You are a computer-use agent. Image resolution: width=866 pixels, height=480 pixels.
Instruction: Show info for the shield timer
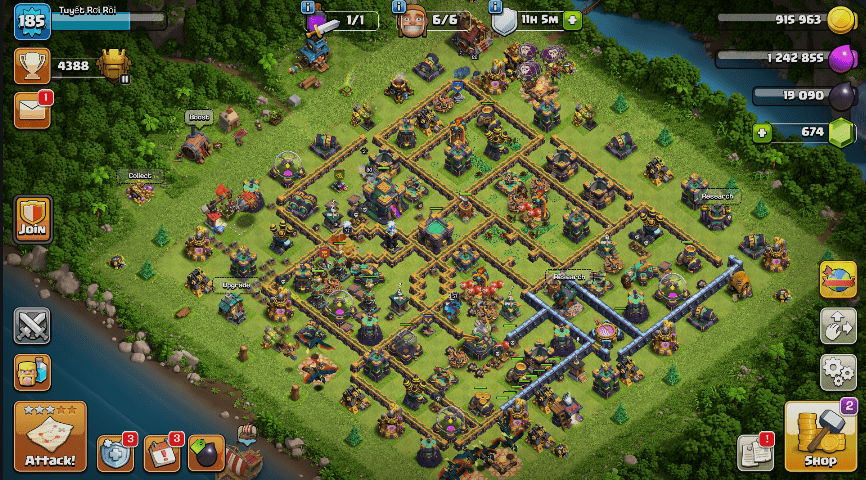click(495, 7)
